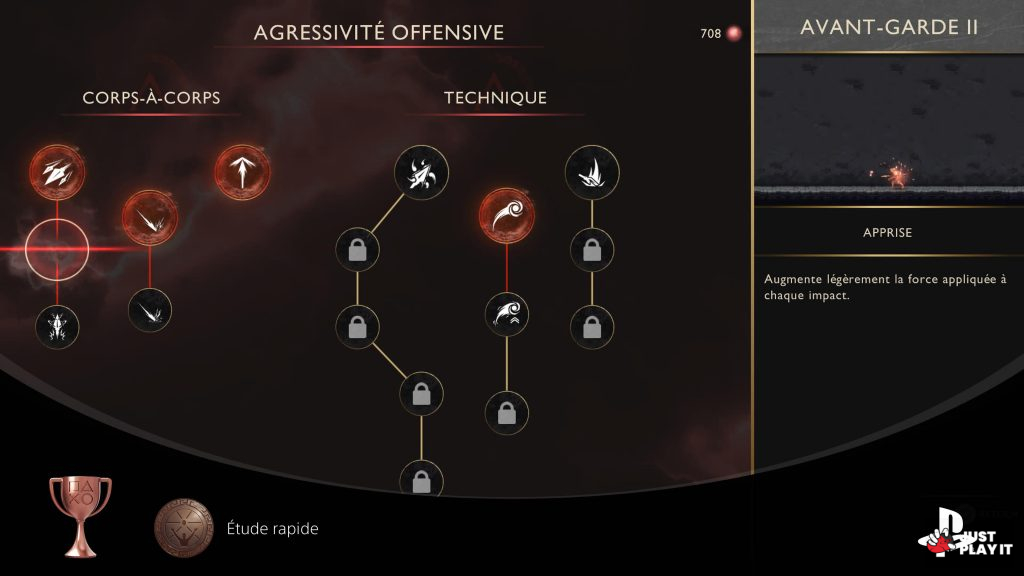
Task: Choose the dark node below Avant-Garde II
Action: pyautogui.click(x=57, y=326)
